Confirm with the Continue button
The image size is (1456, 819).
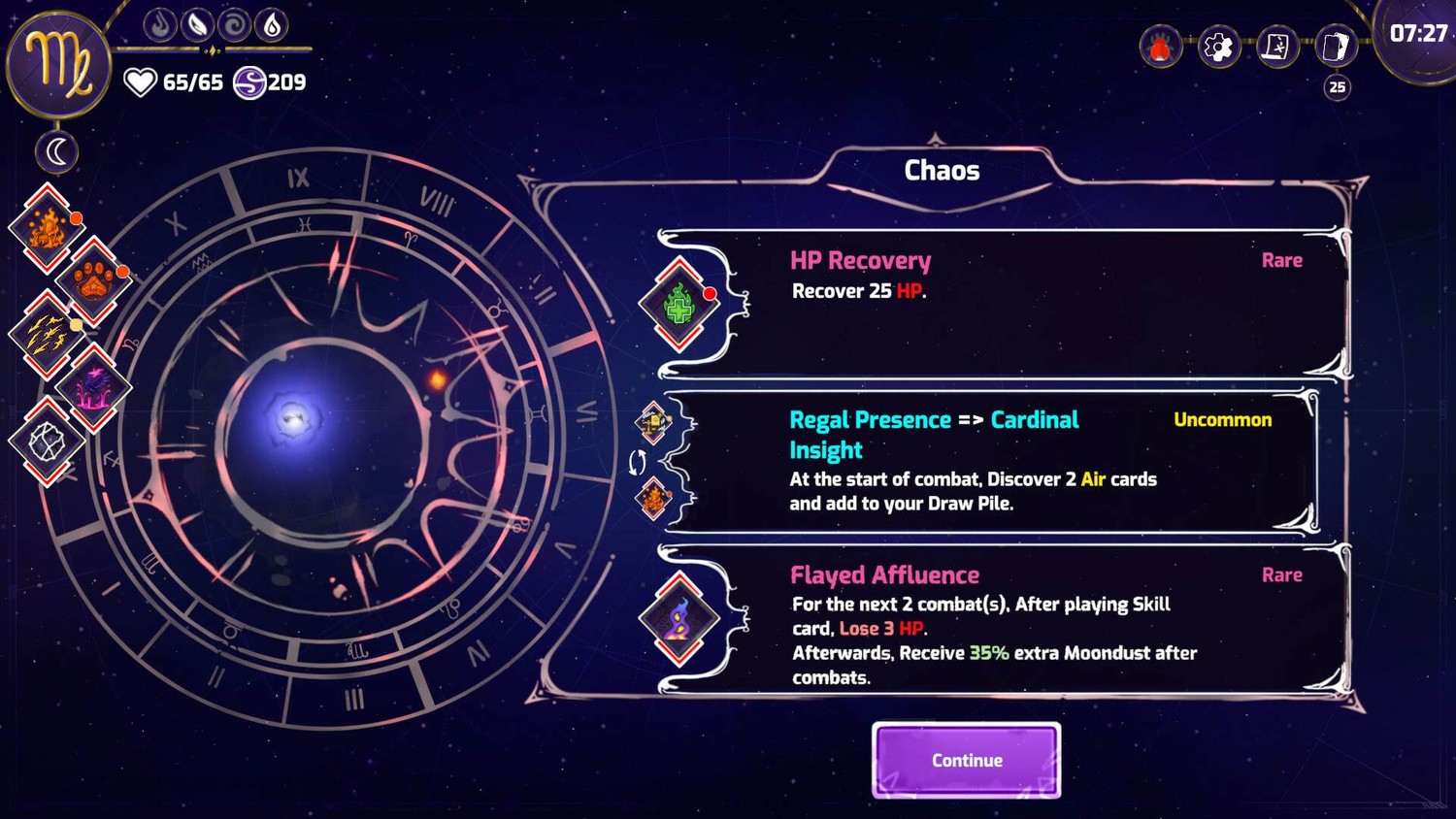pos(966,760)
